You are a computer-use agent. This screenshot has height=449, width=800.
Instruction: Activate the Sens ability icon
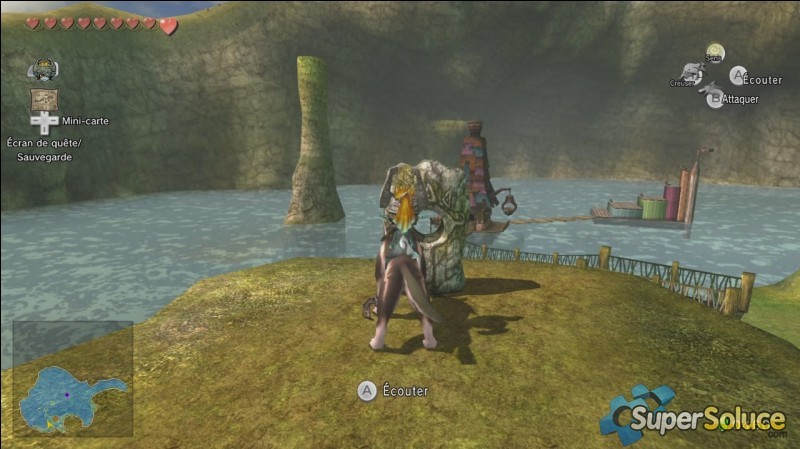tap(714, 52)
